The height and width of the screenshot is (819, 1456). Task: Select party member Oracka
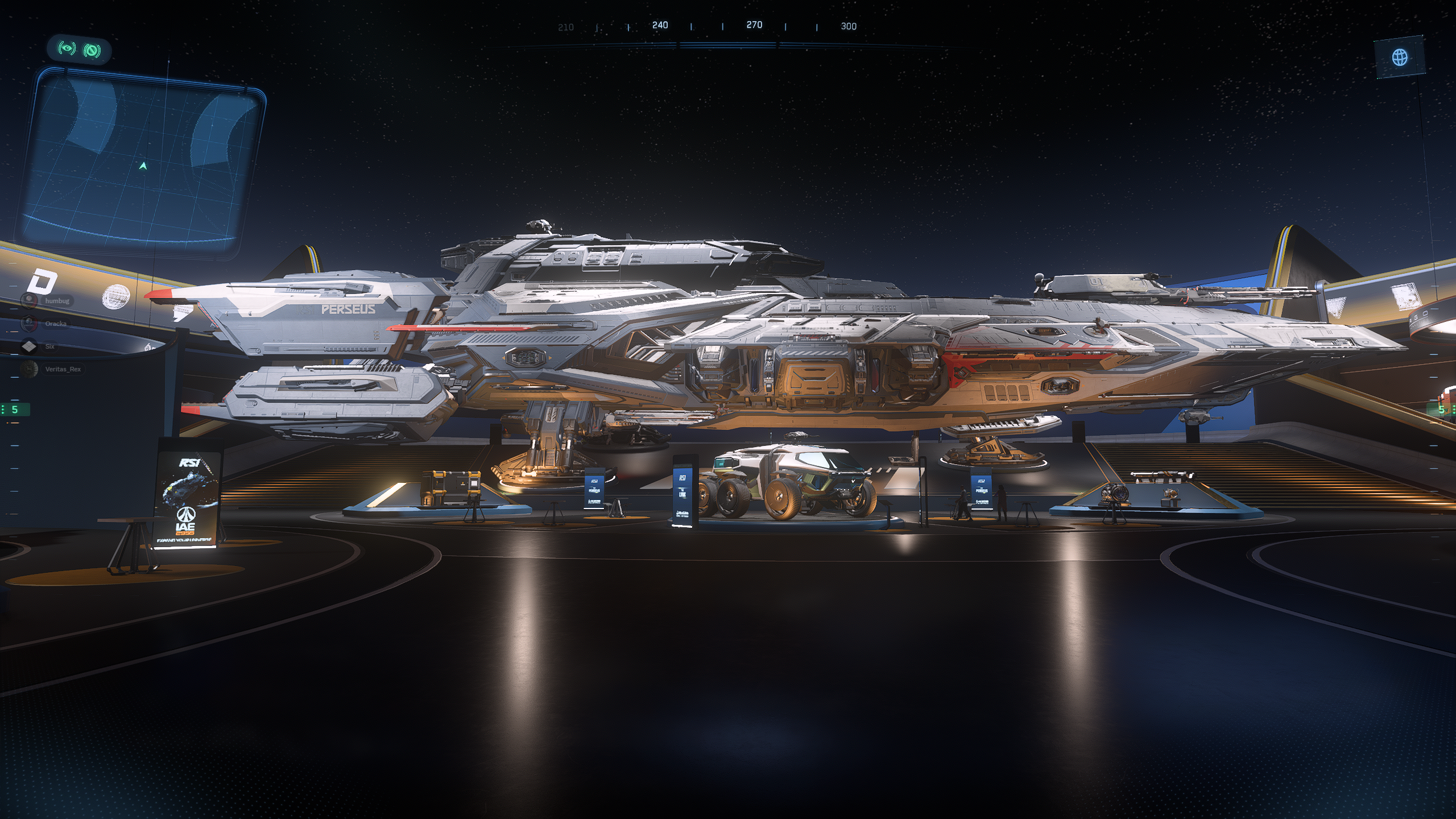pos(55,324)
